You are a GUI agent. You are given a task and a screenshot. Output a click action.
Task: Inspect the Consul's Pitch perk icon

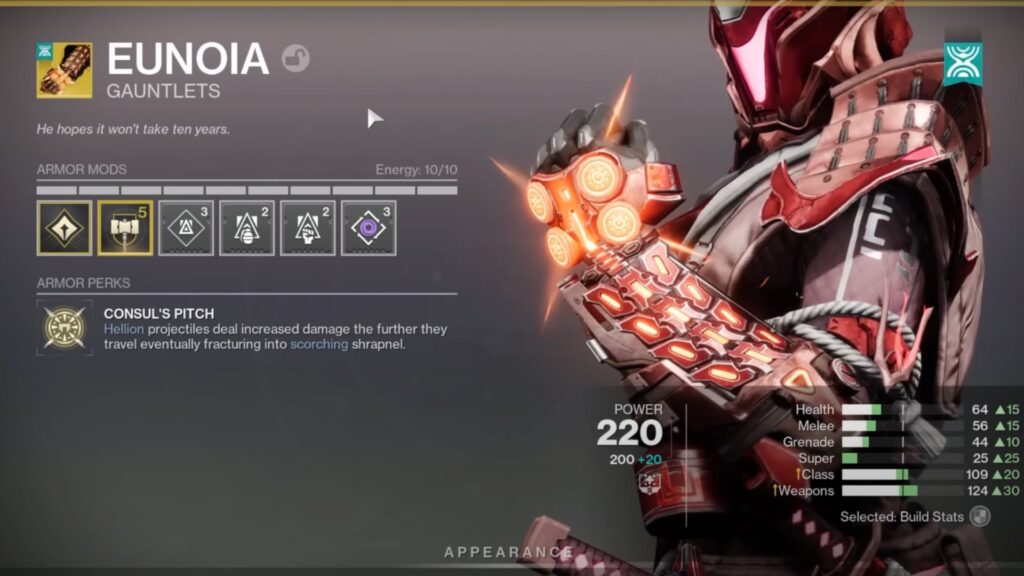(x=64, y=327)
